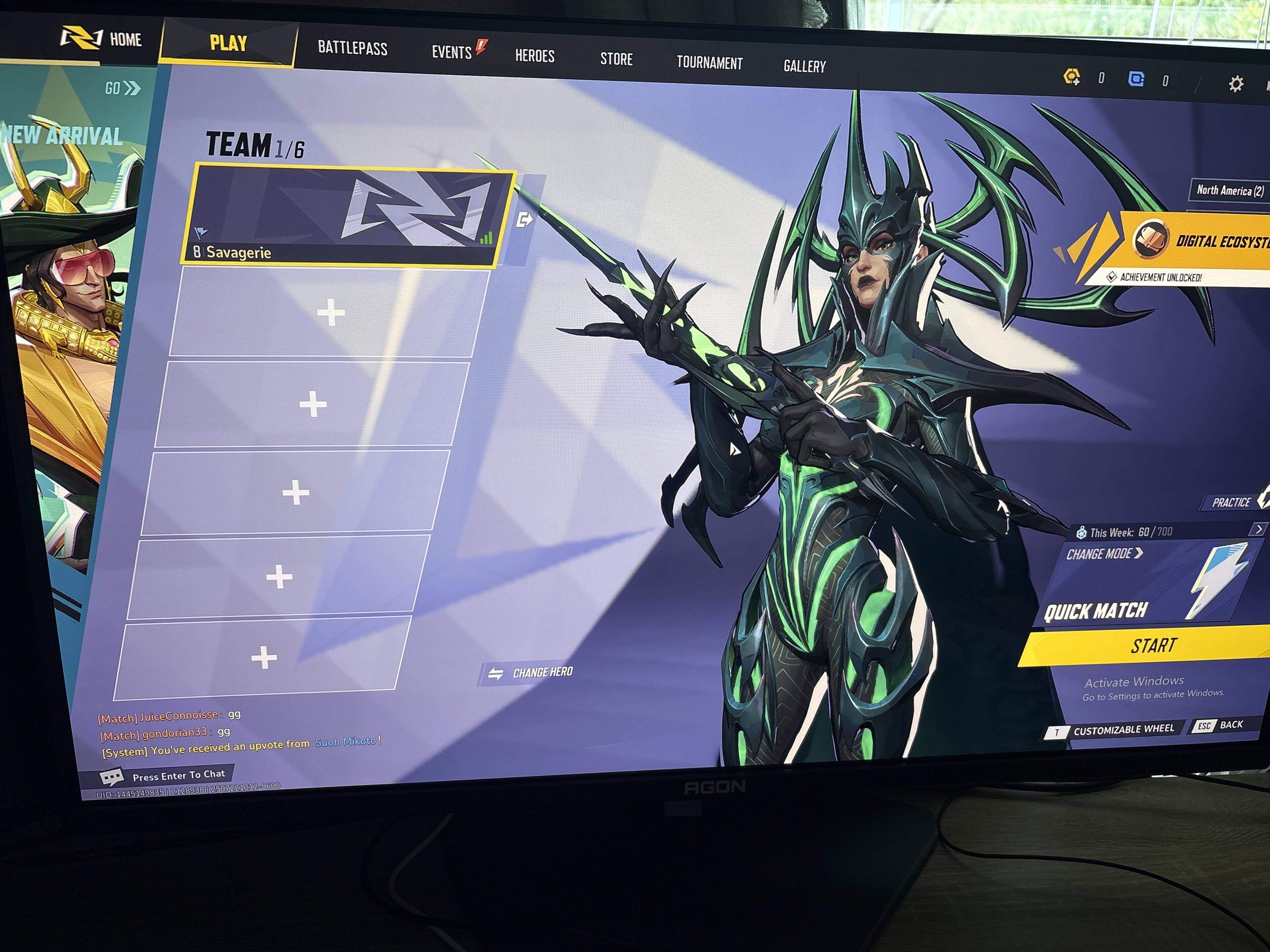Select the PLAY tab
The image size is (1270, 952).
pos(228,43)
